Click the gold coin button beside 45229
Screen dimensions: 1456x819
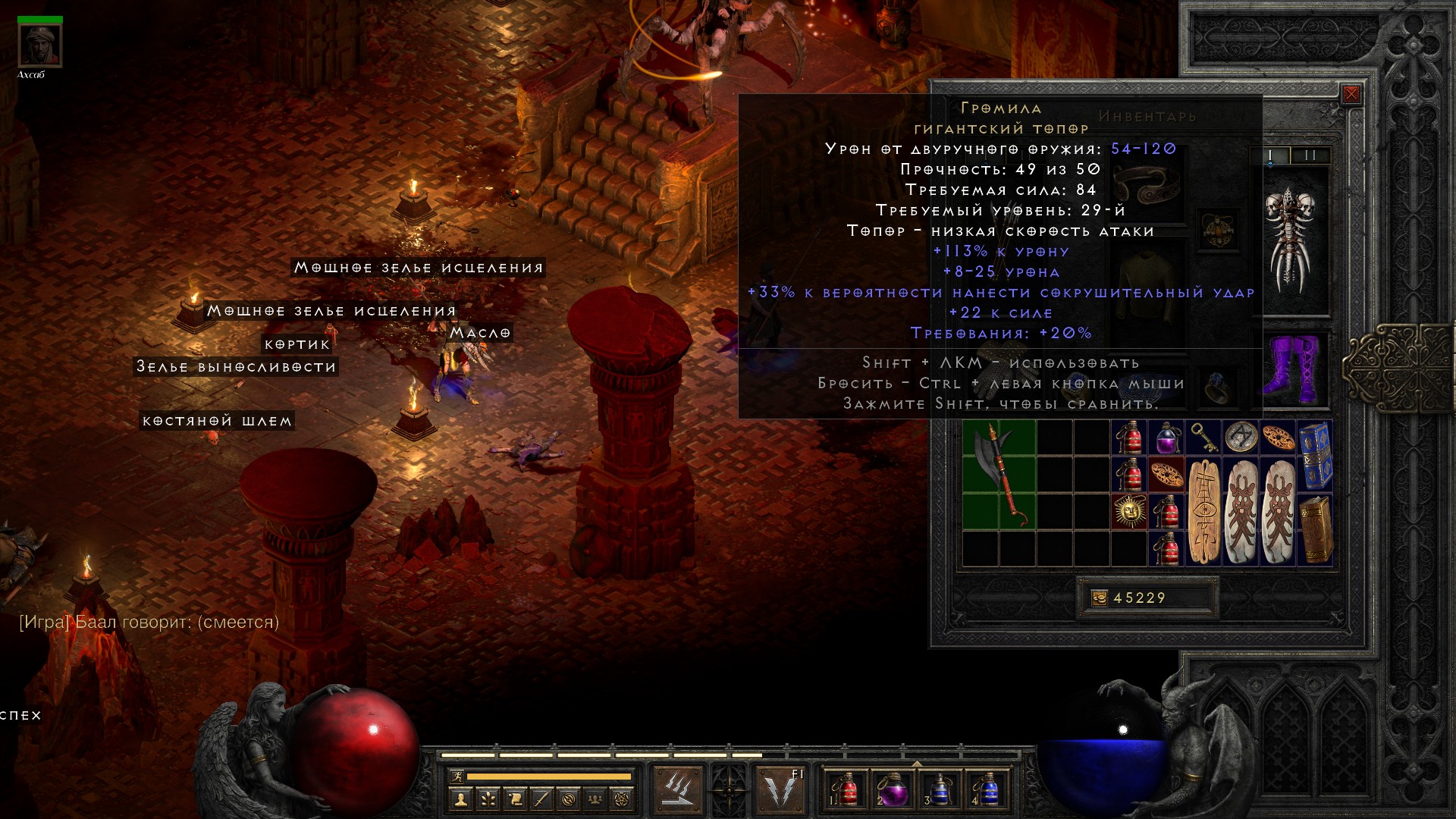(x=1099, y=598)
